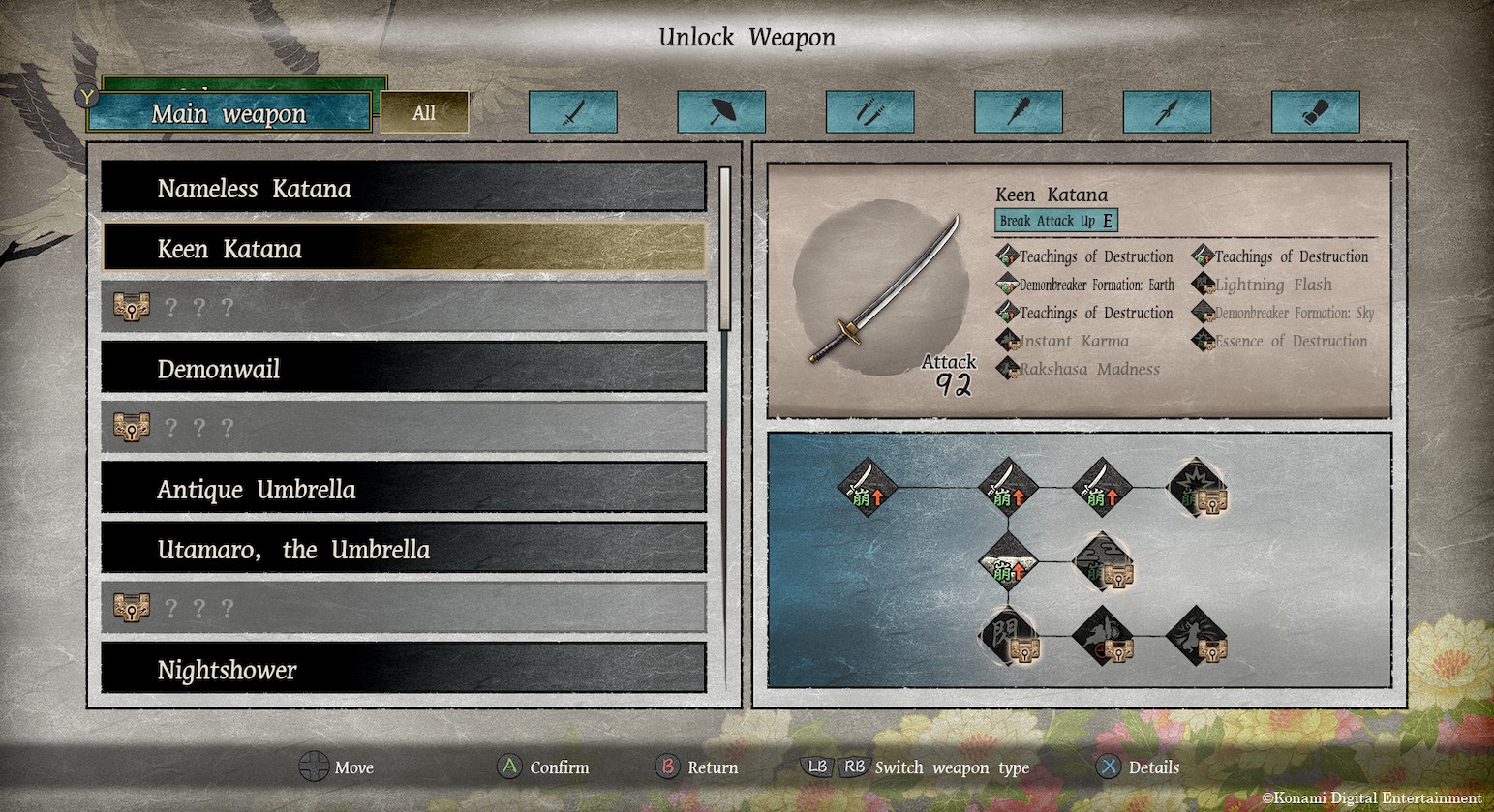Switch to the spiked club weapon tab

point(1019,112)
